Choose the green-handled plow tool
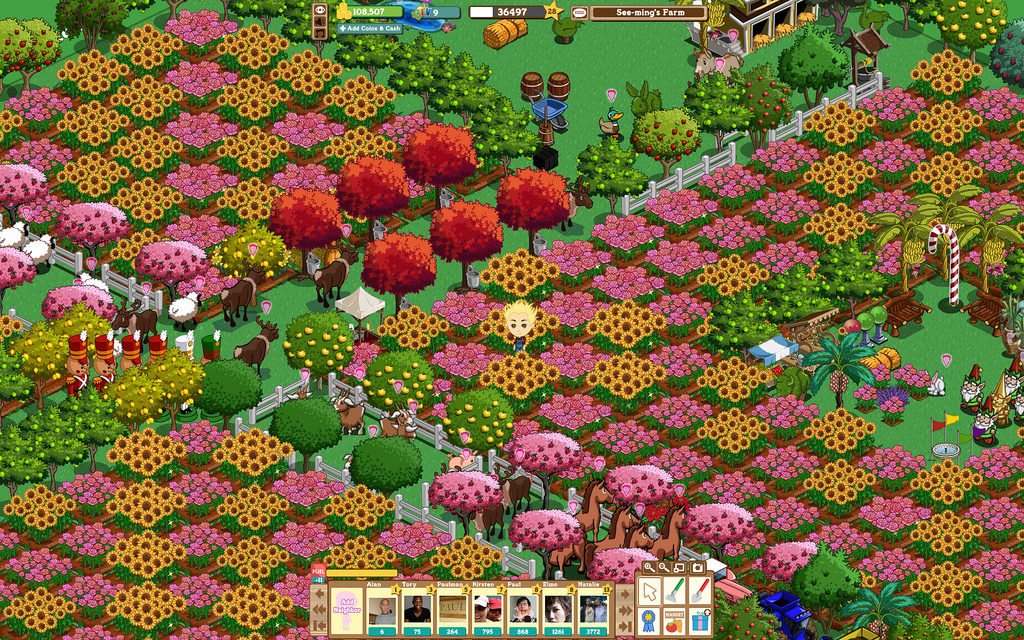The height and width of the screenshot is (640, 1024). point(675,591)
